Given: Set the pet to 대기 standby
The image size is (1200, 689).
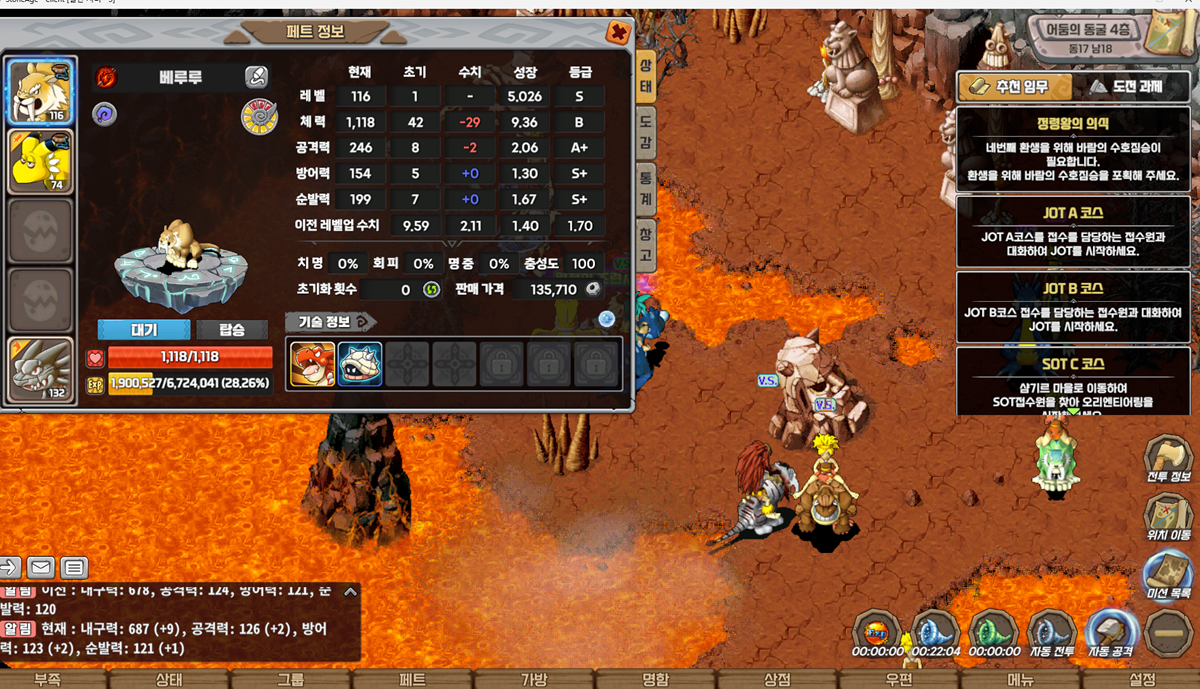Looking at the screenshot, I should [143, 330].
